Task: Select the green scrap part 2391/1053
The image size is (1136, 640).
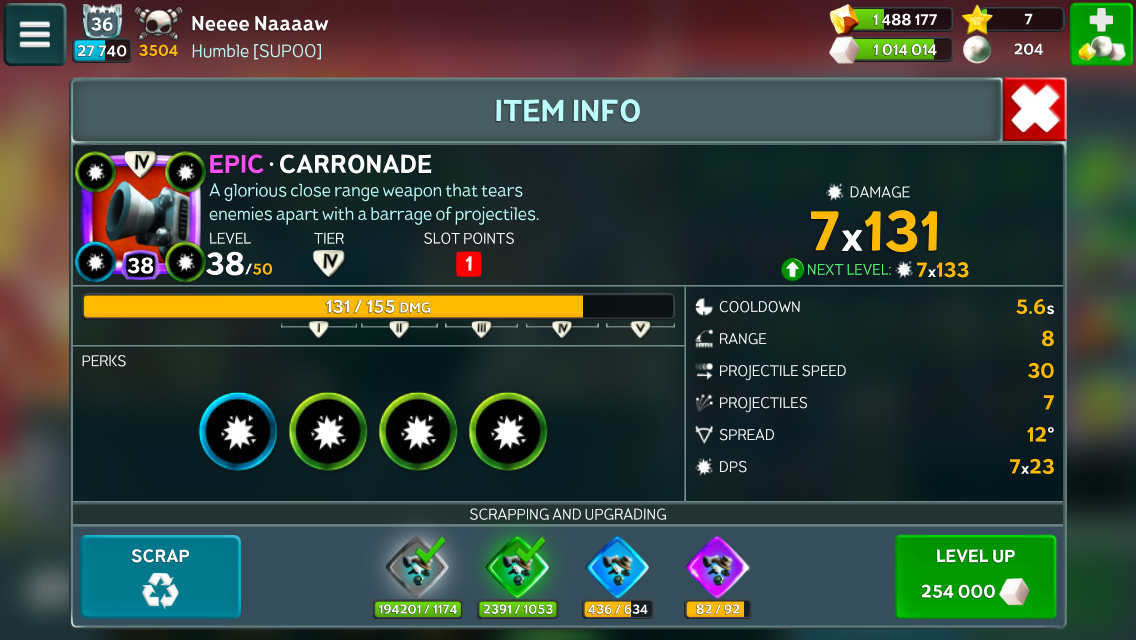Action: (518, 569)
